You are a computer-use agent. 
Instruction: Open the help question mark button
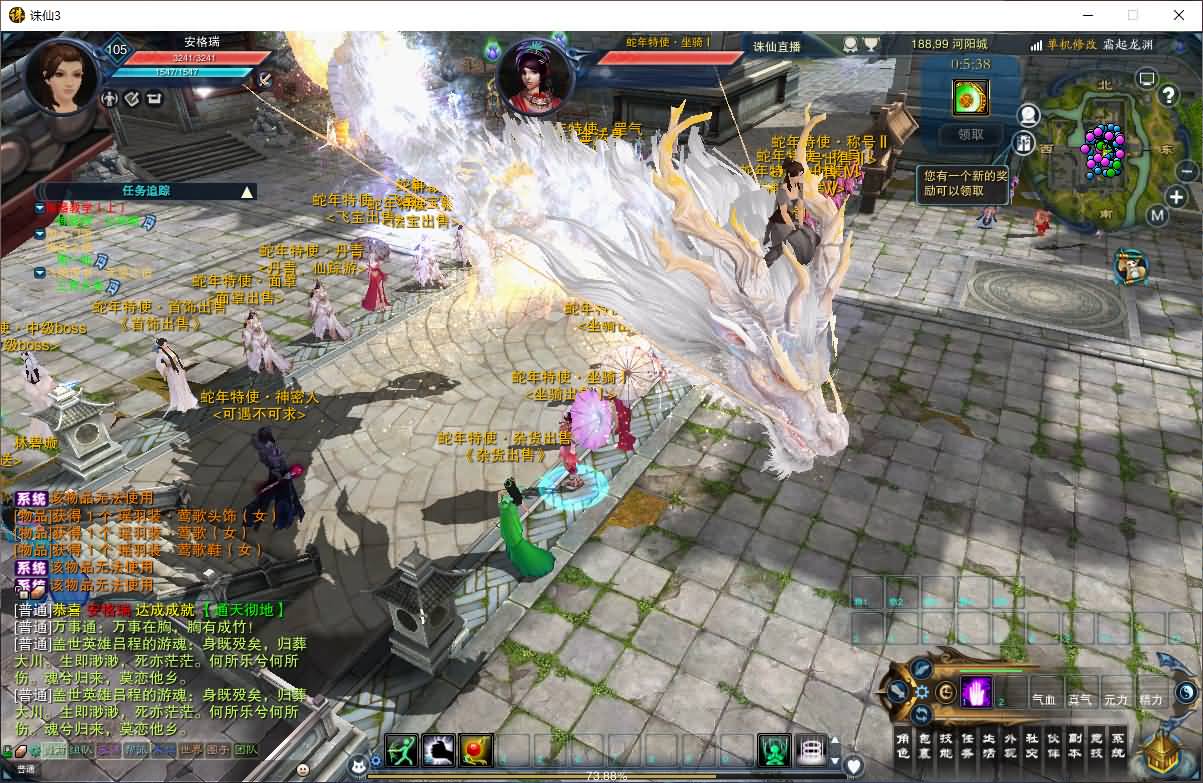[1168, 95]
